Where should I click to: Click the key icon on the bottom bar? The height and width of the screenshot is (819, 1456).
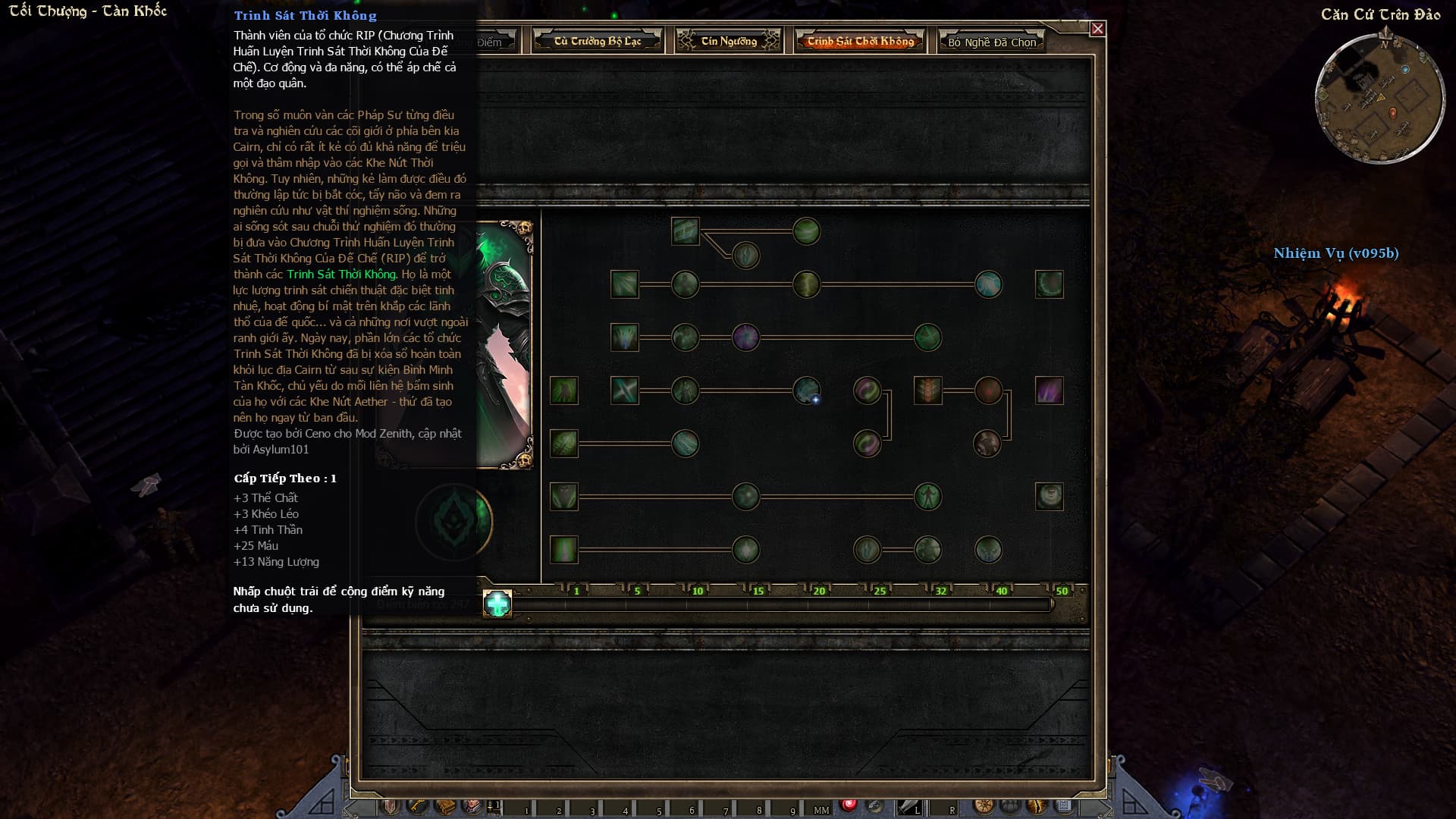pos(417,807)
